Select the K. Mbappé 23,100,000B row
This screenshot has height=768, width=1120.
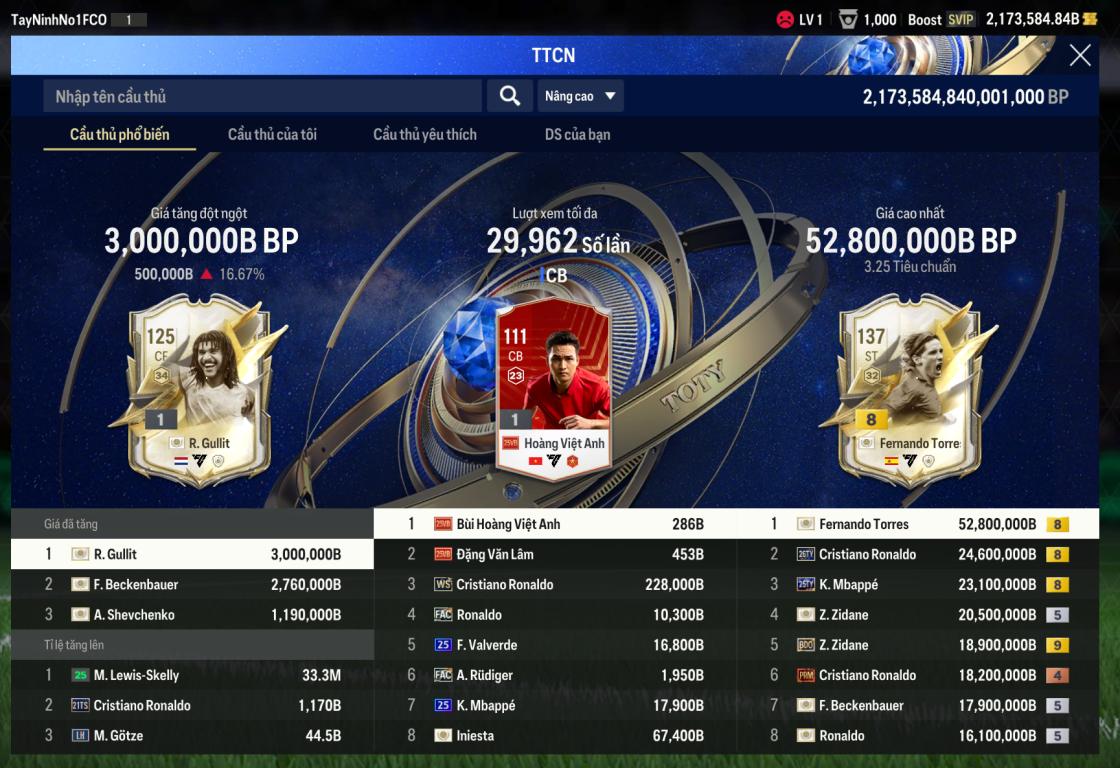917,585
